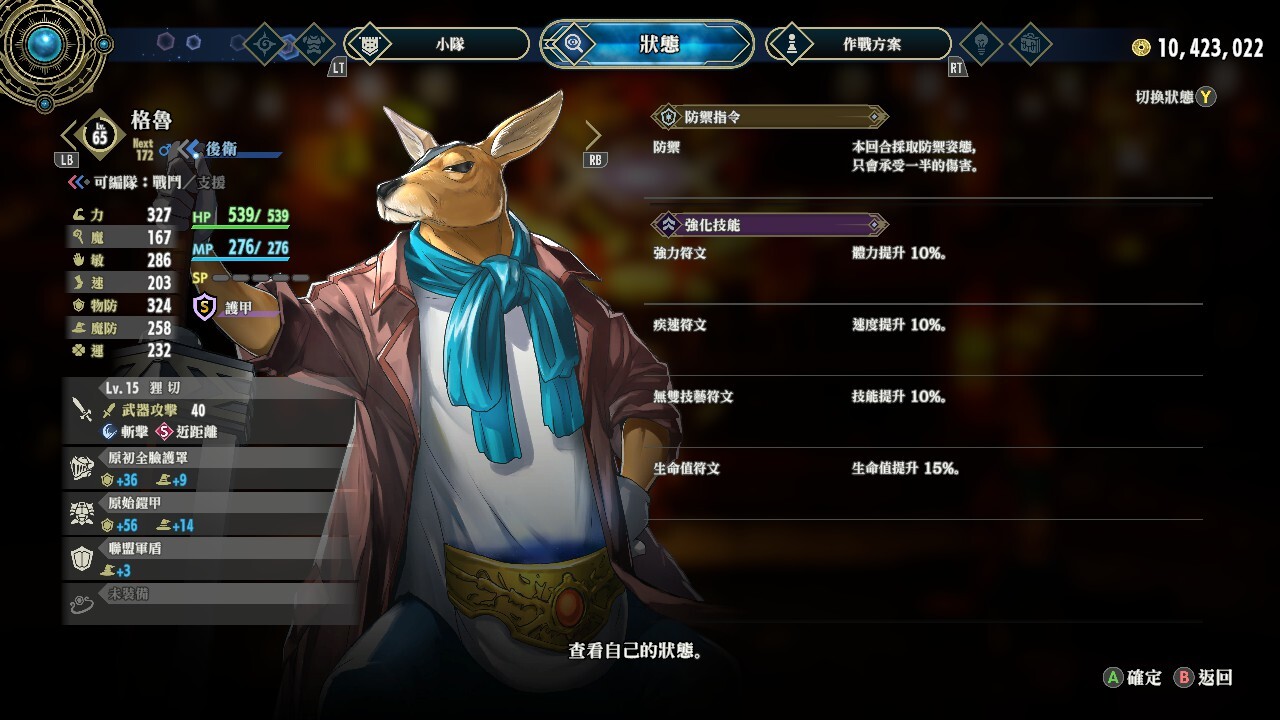The image size is (1280, 720).
Task: Open the treasure chest tab icon
Action: [x=1030, y=44]
